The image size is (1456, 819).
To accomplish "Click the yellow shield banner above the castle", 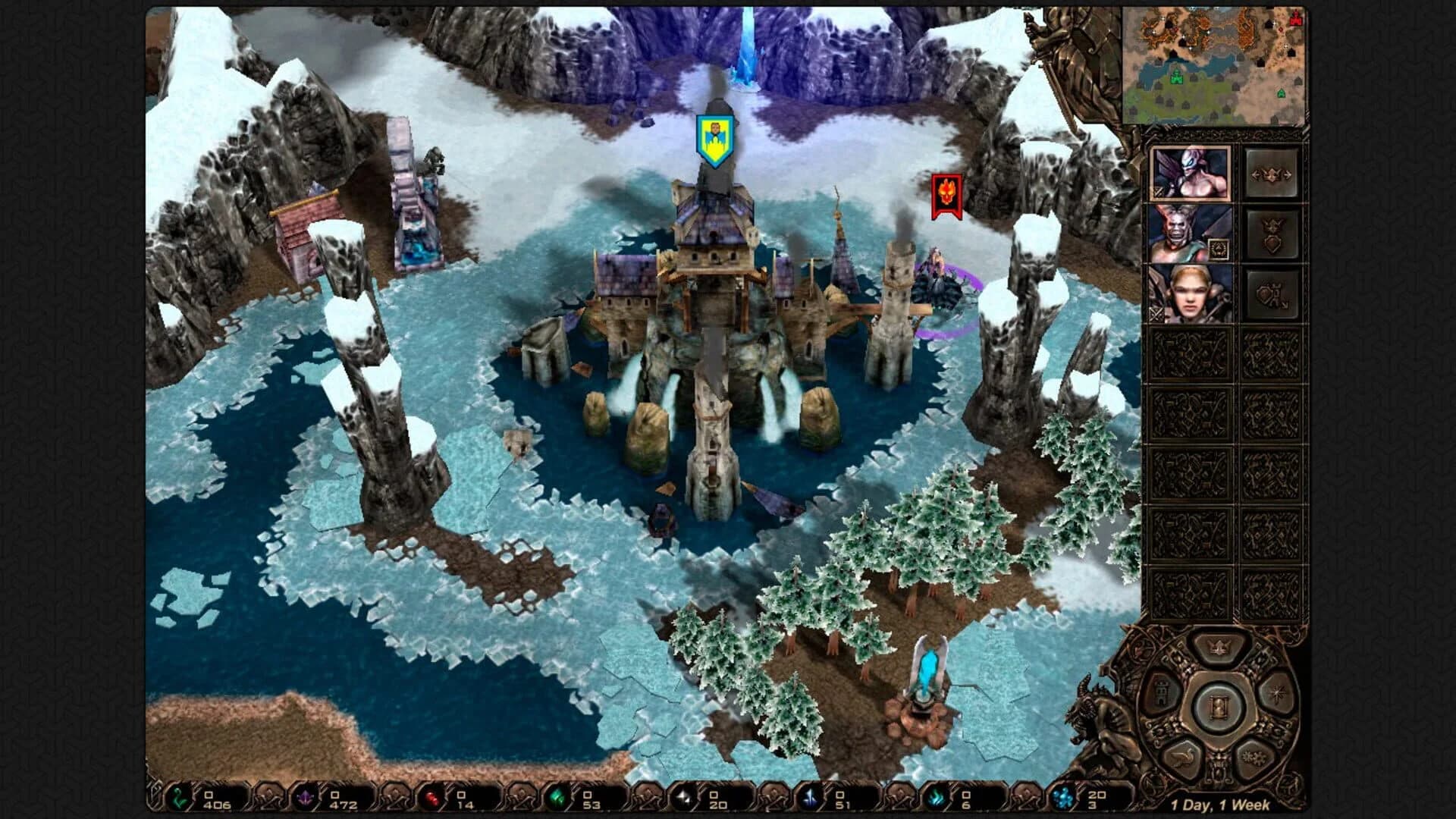I will [714, 138].
